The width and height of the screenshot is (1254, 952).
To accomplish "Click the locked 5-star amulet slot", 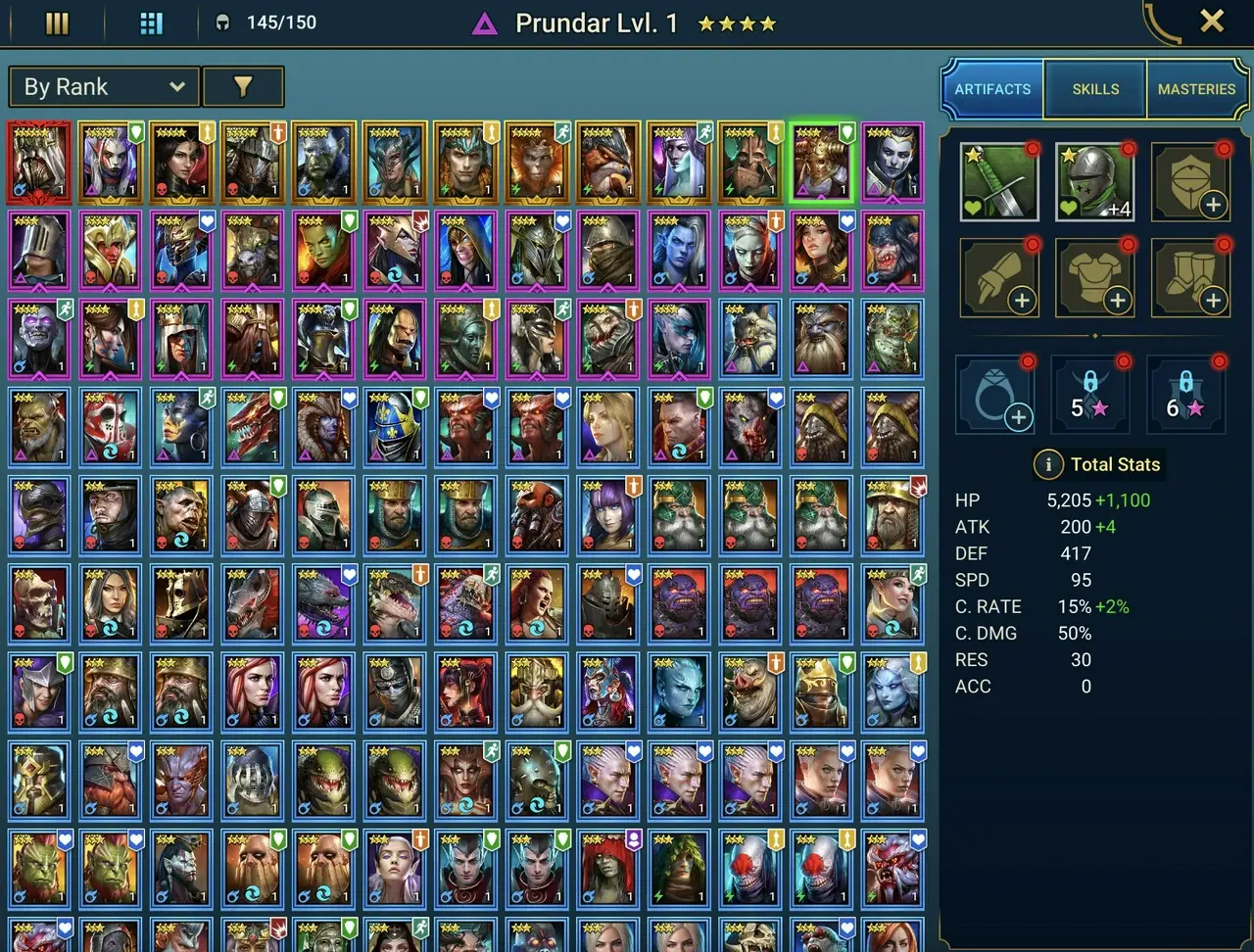I will pos(1090,393).
